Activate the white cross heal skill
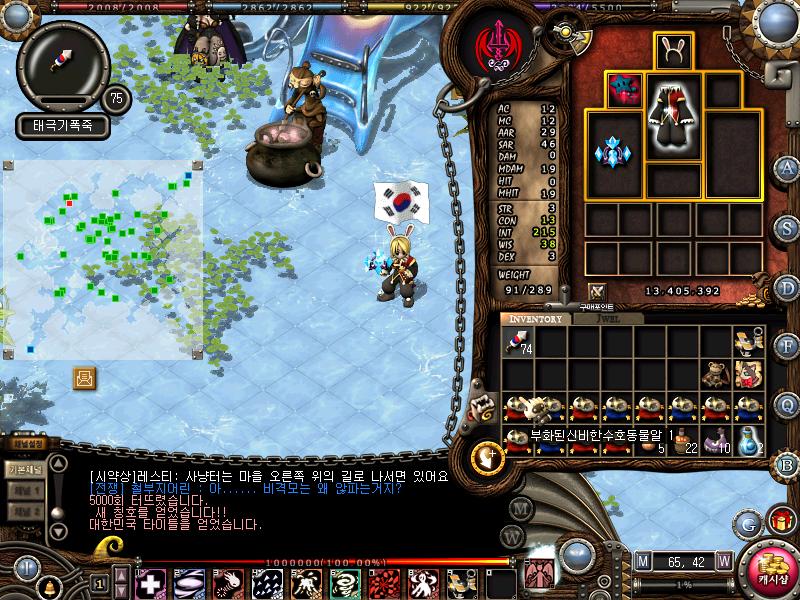The width and height of the screenshot is (800, 600). tap(150, 583)
